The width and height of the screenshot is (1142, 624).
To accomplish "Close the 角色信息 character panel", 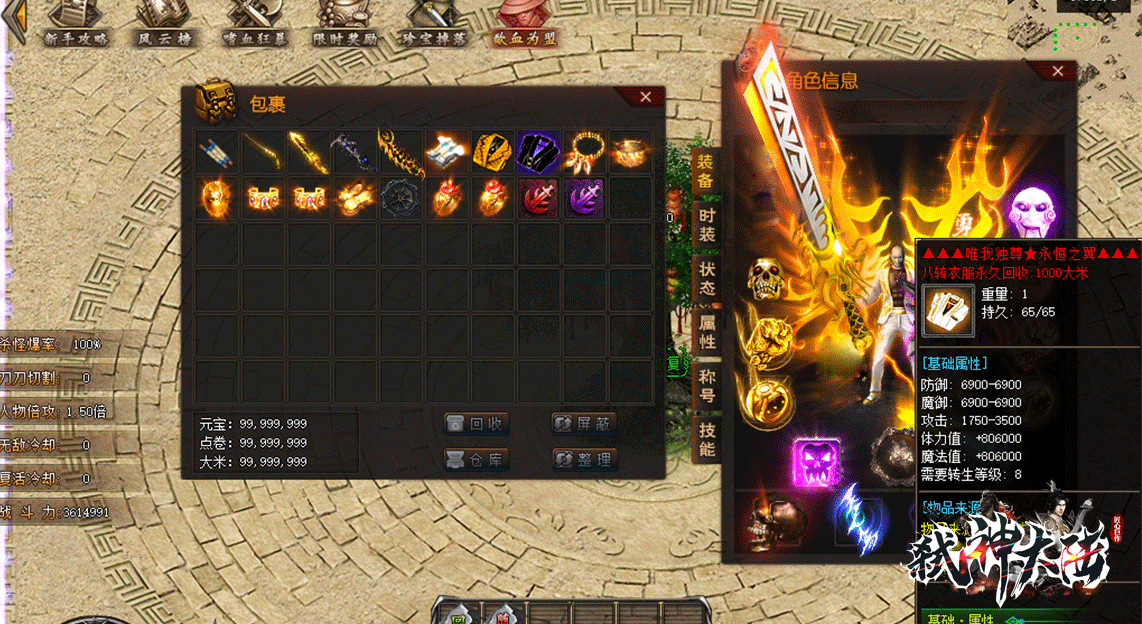I will (x=1058, y=71).
